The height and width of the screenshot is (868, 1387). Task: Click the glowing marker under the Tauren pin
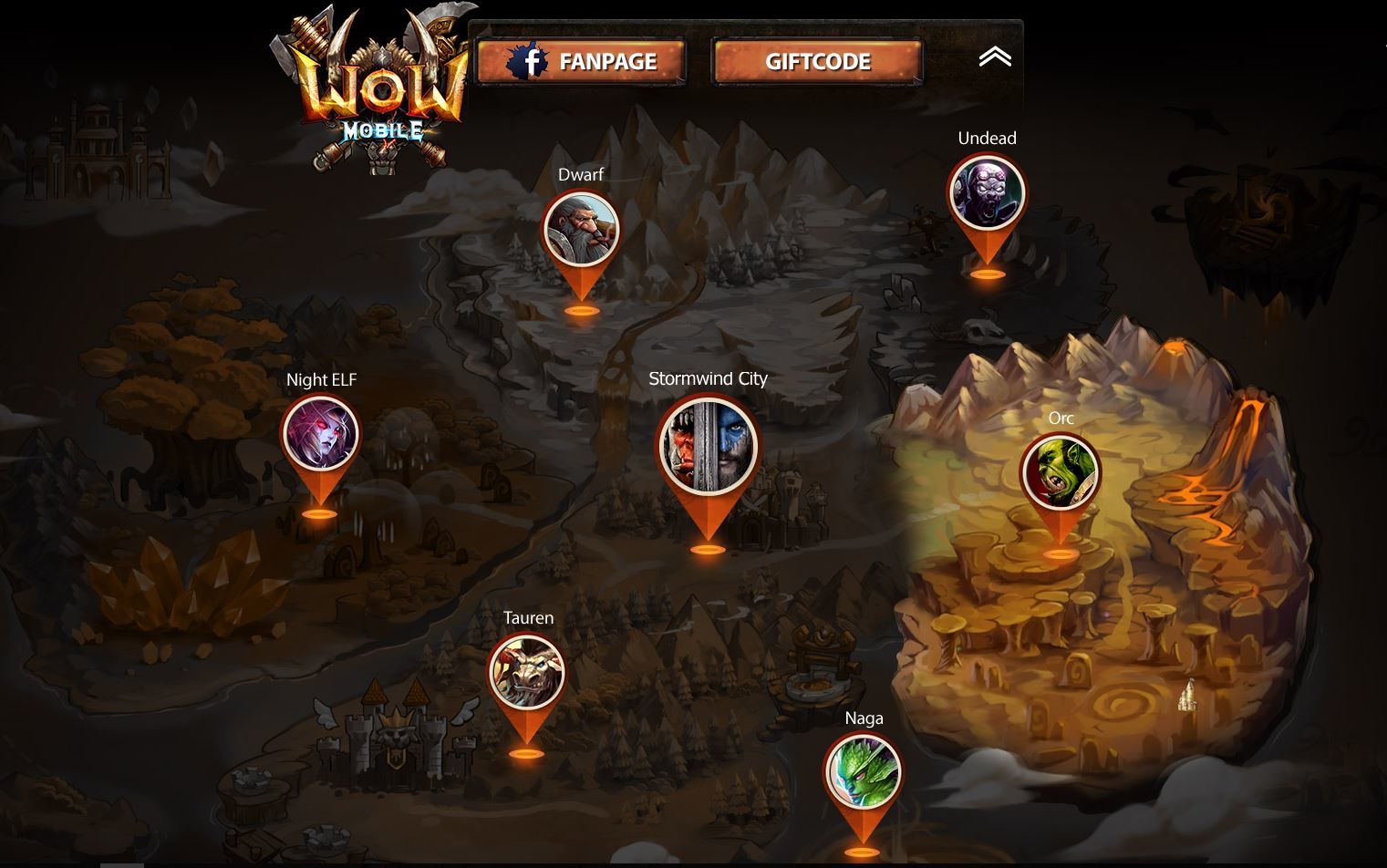click(527, 753)
